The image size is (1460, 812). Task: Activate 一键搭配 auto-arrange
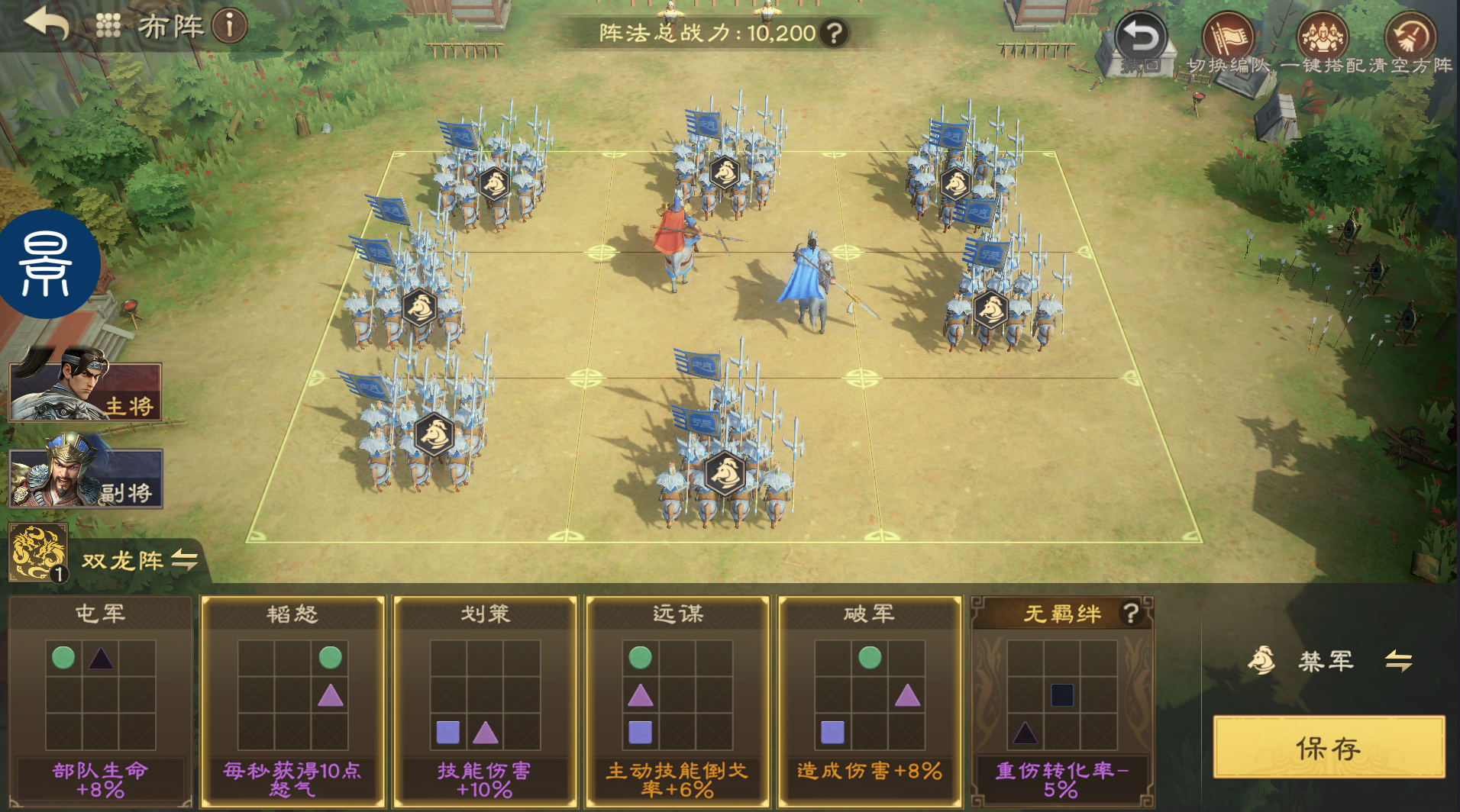(x=1323, y=43)
